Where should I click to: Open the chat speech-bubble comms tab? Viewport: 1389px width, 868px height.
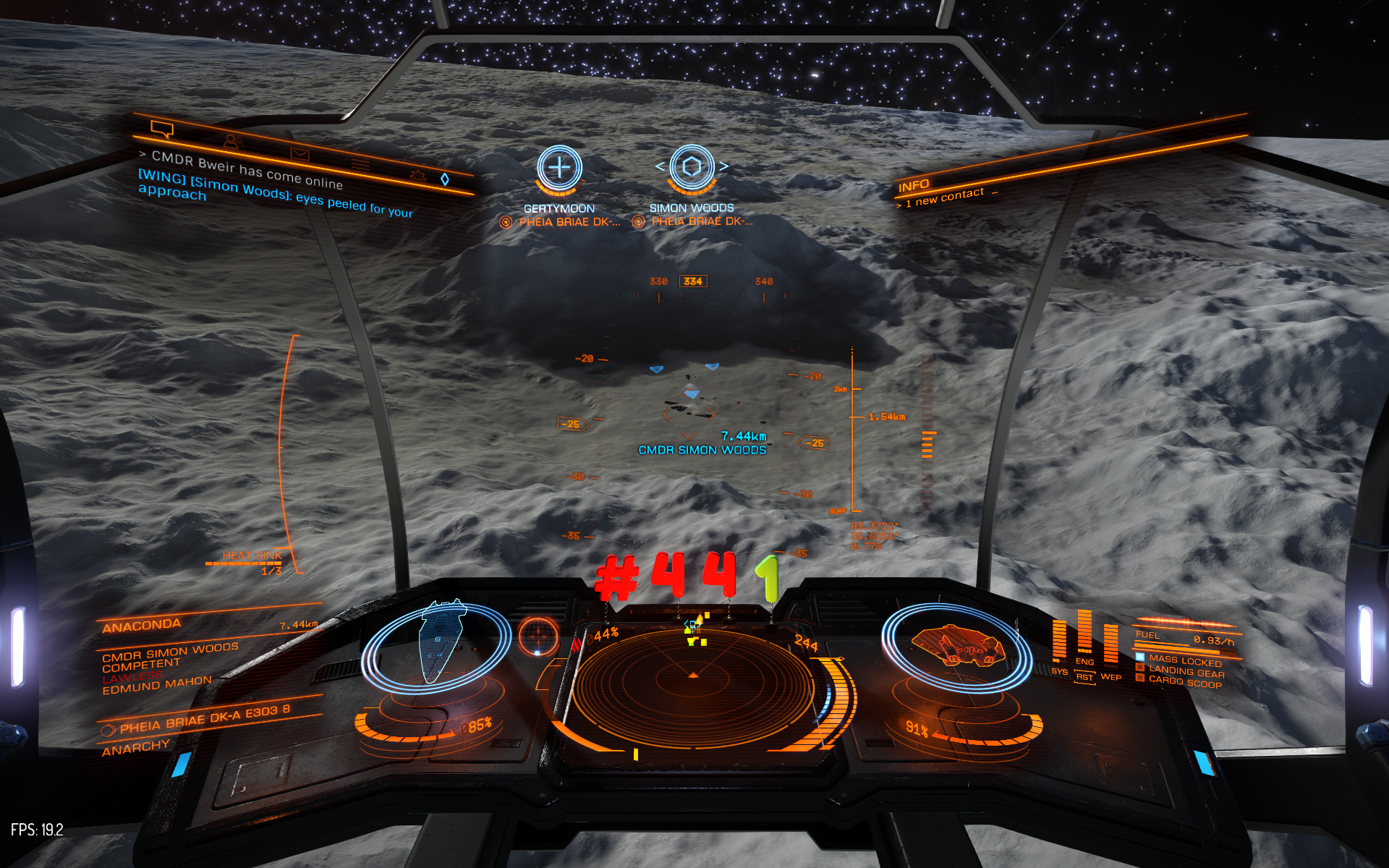[x=162, y=129]
